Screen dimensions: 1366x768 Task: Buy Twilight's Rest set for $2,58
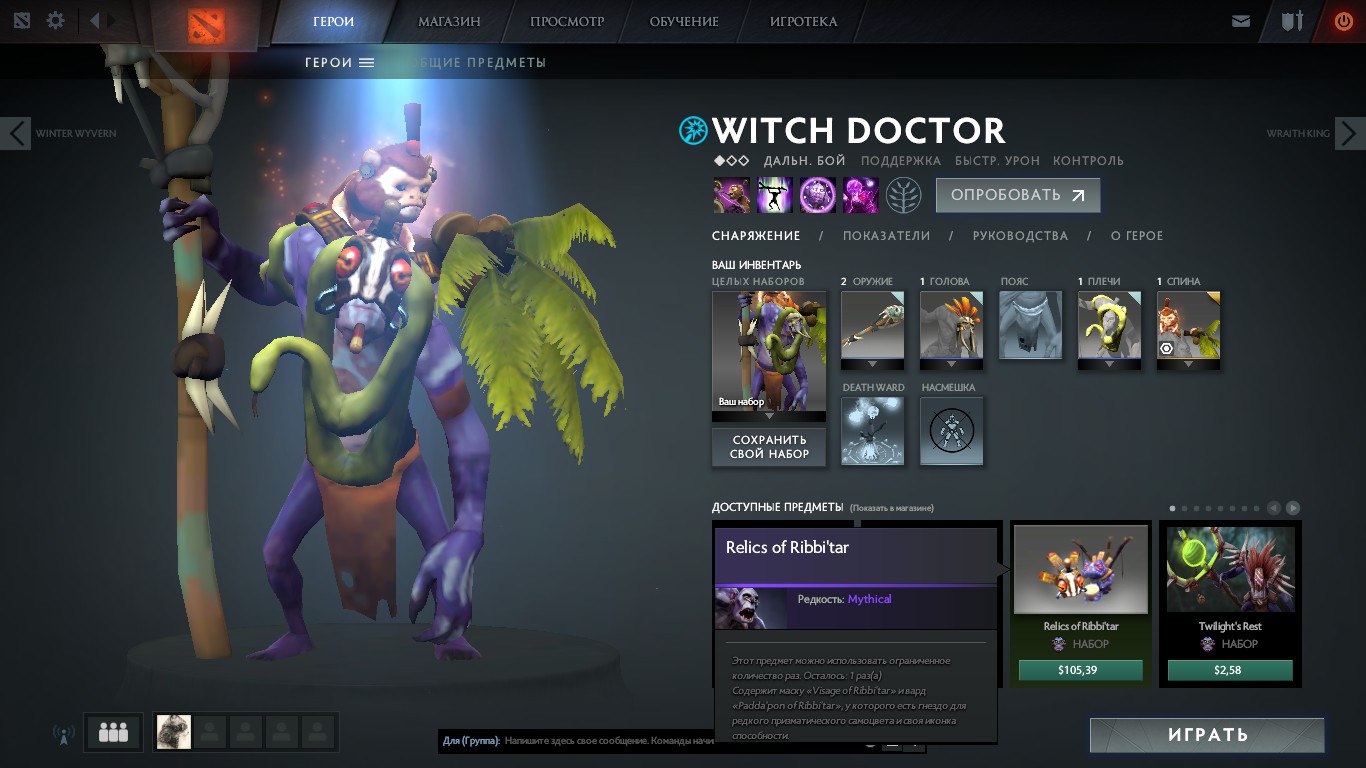[x=1230, y=670]
